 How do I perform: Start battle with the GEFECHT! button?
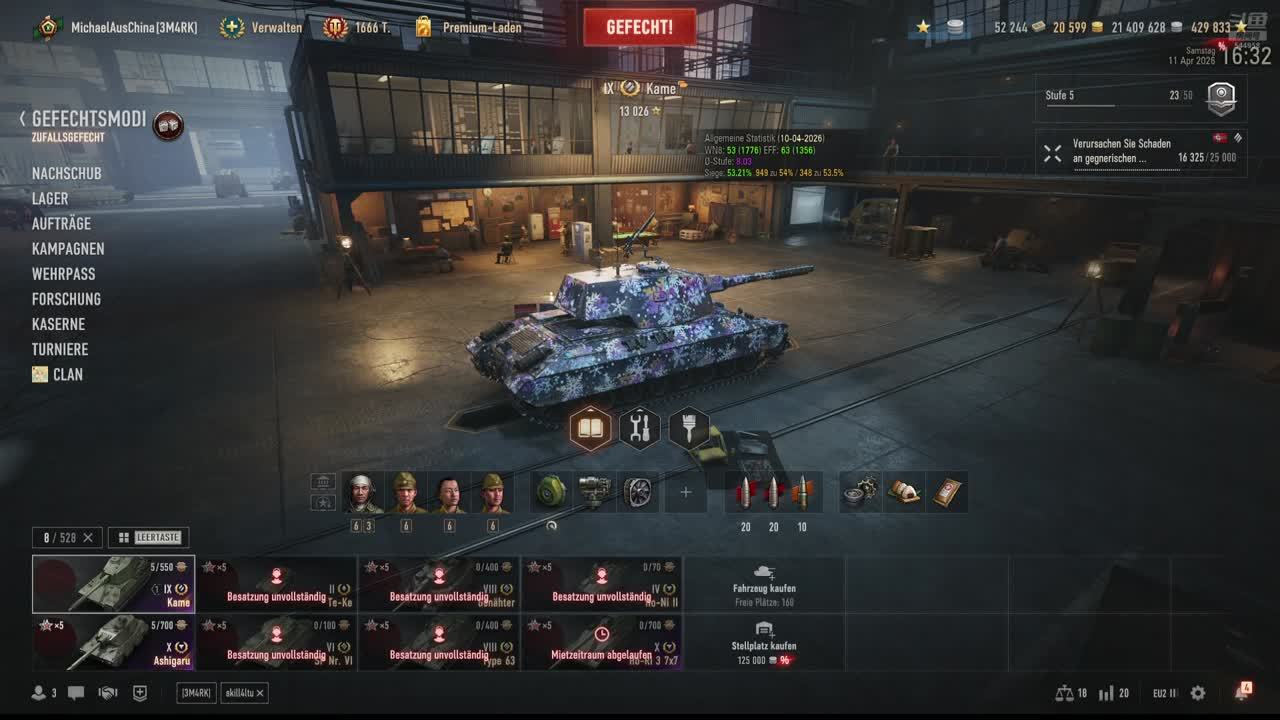(639, 27)
